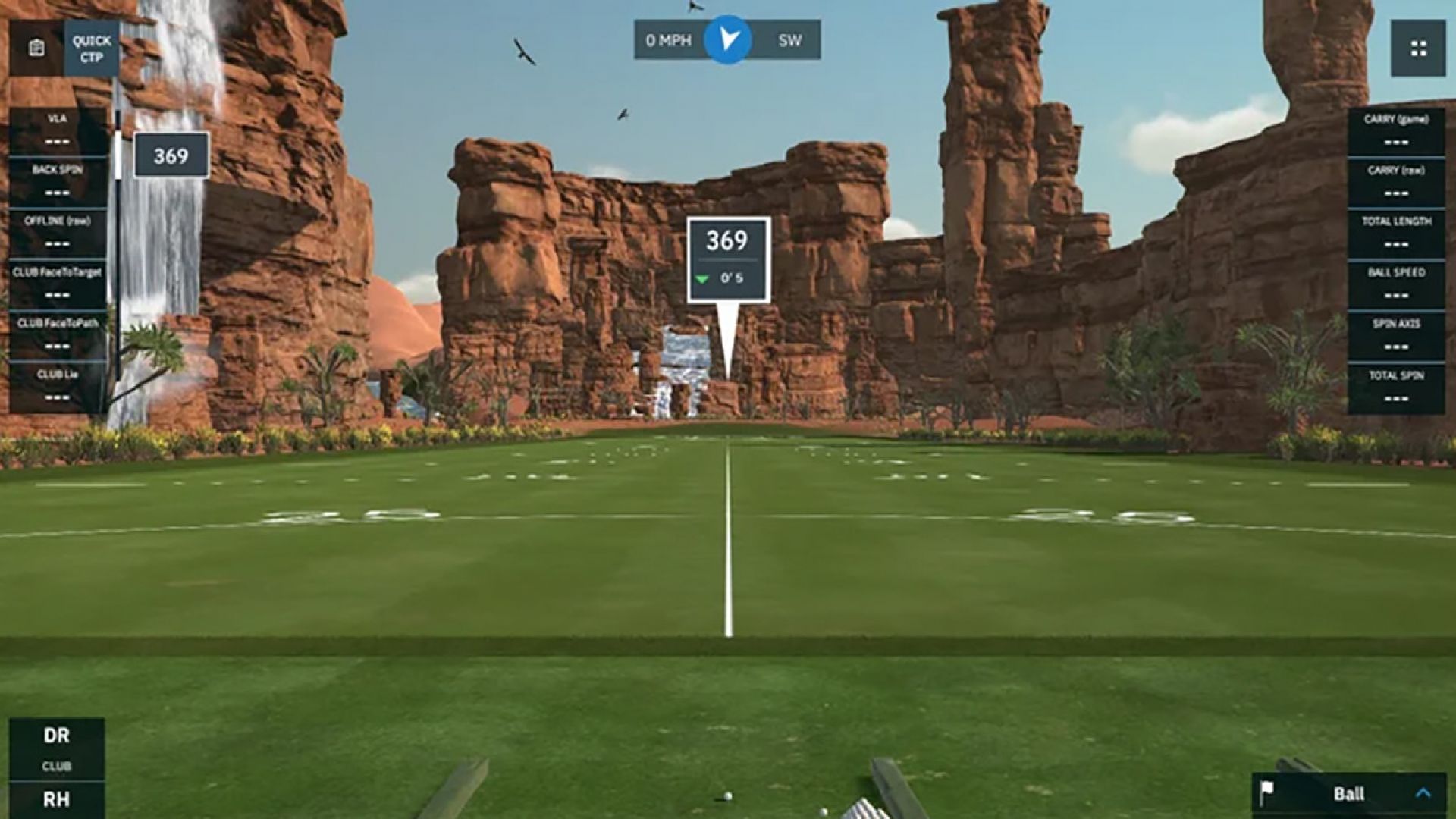Select the 369 yard target marker
Viewport: 1456px width, 819px height.
[x=728, y=259]
